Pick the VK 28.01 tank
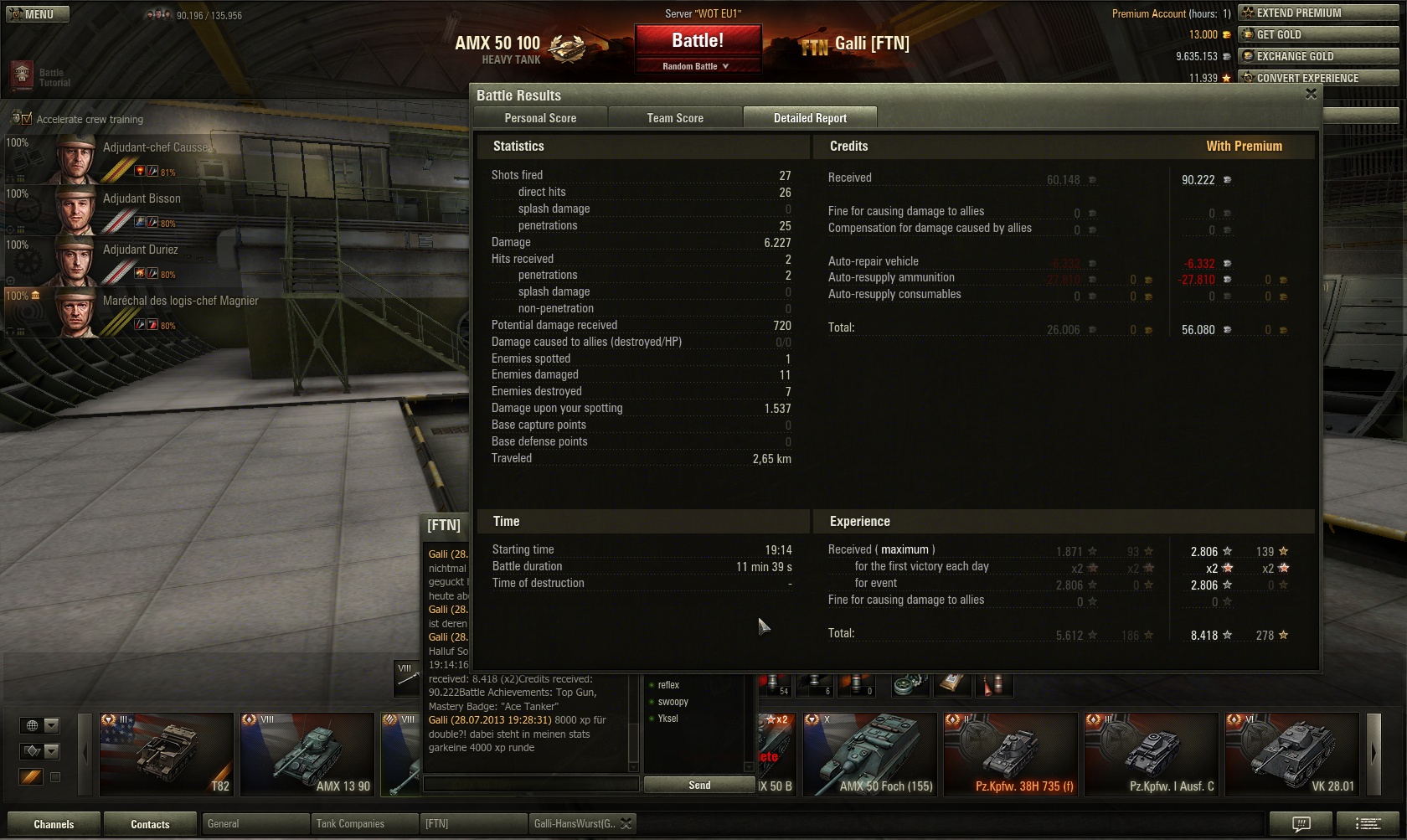The image size is (1407, 840). (1291, 754)
